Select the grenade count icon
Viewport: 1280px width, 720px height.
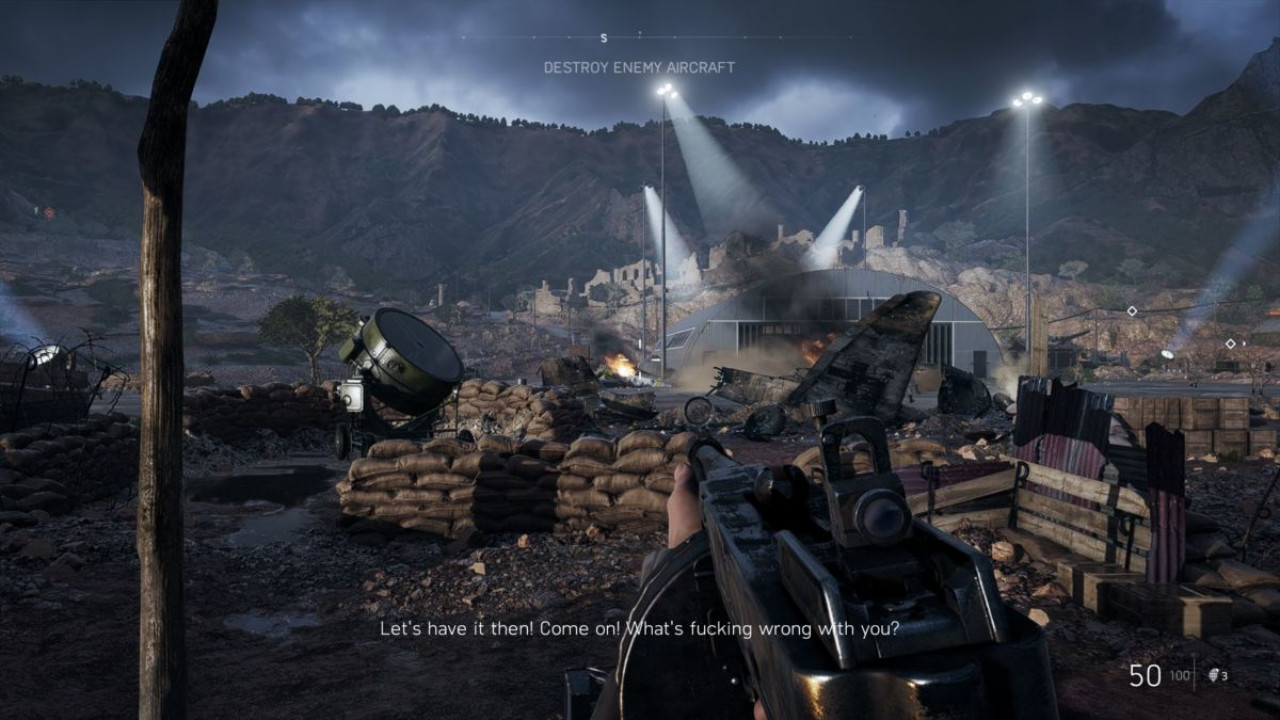[x=1214, y=676]
